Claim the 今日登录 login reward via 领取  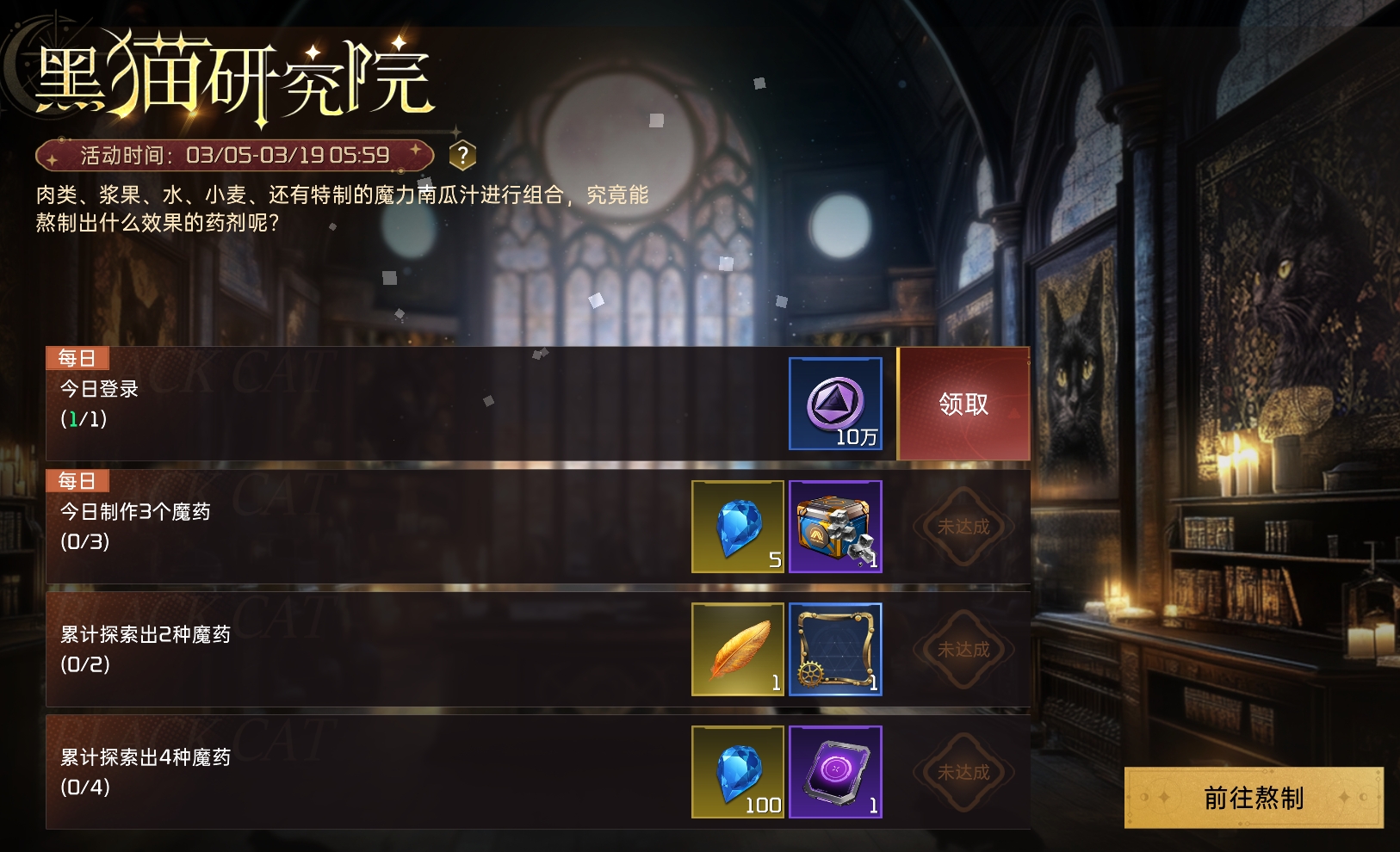pos(963,404)
